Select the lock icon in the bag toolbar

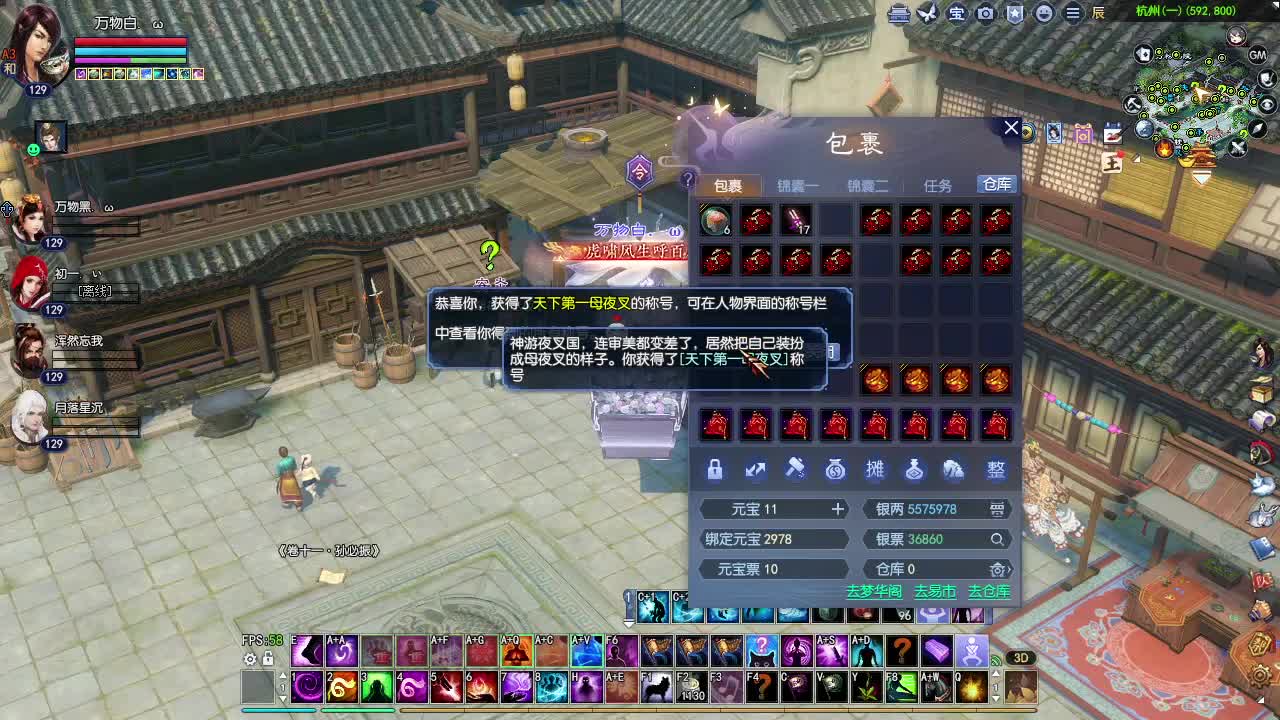pos(714,470)
